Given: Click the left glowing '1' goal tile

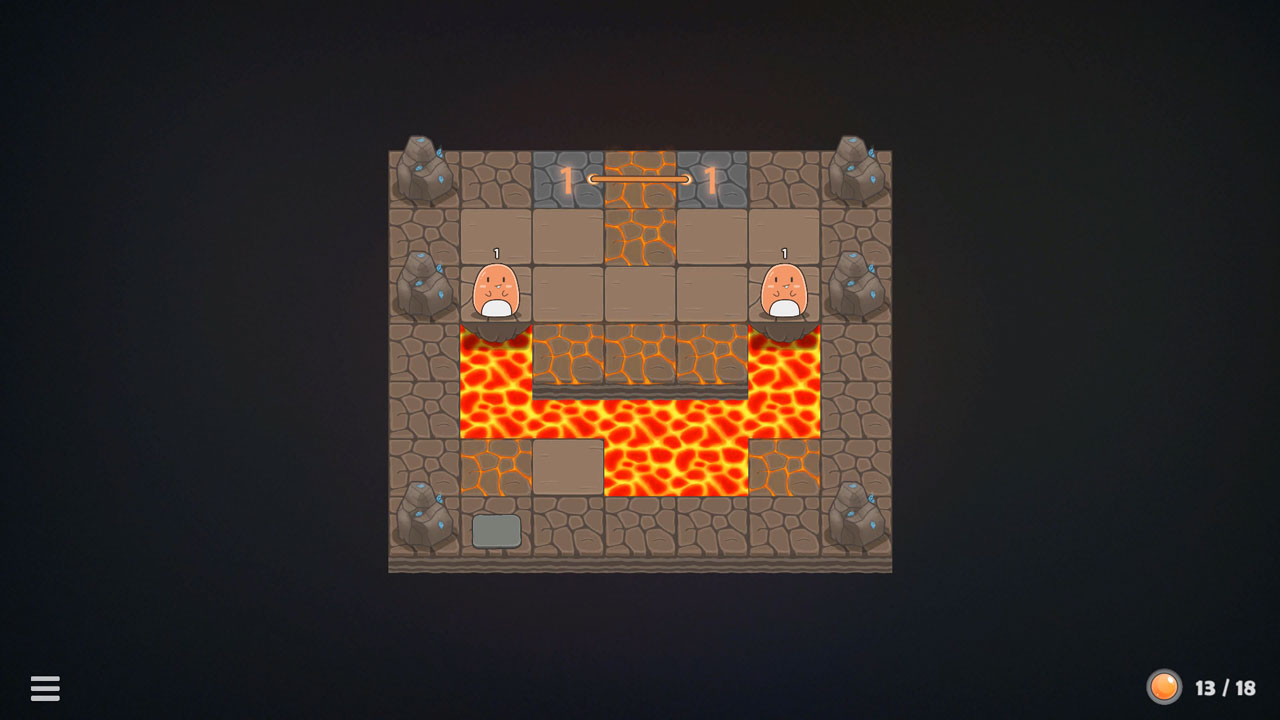Looking at the screenshot, I should coord(568,178).
